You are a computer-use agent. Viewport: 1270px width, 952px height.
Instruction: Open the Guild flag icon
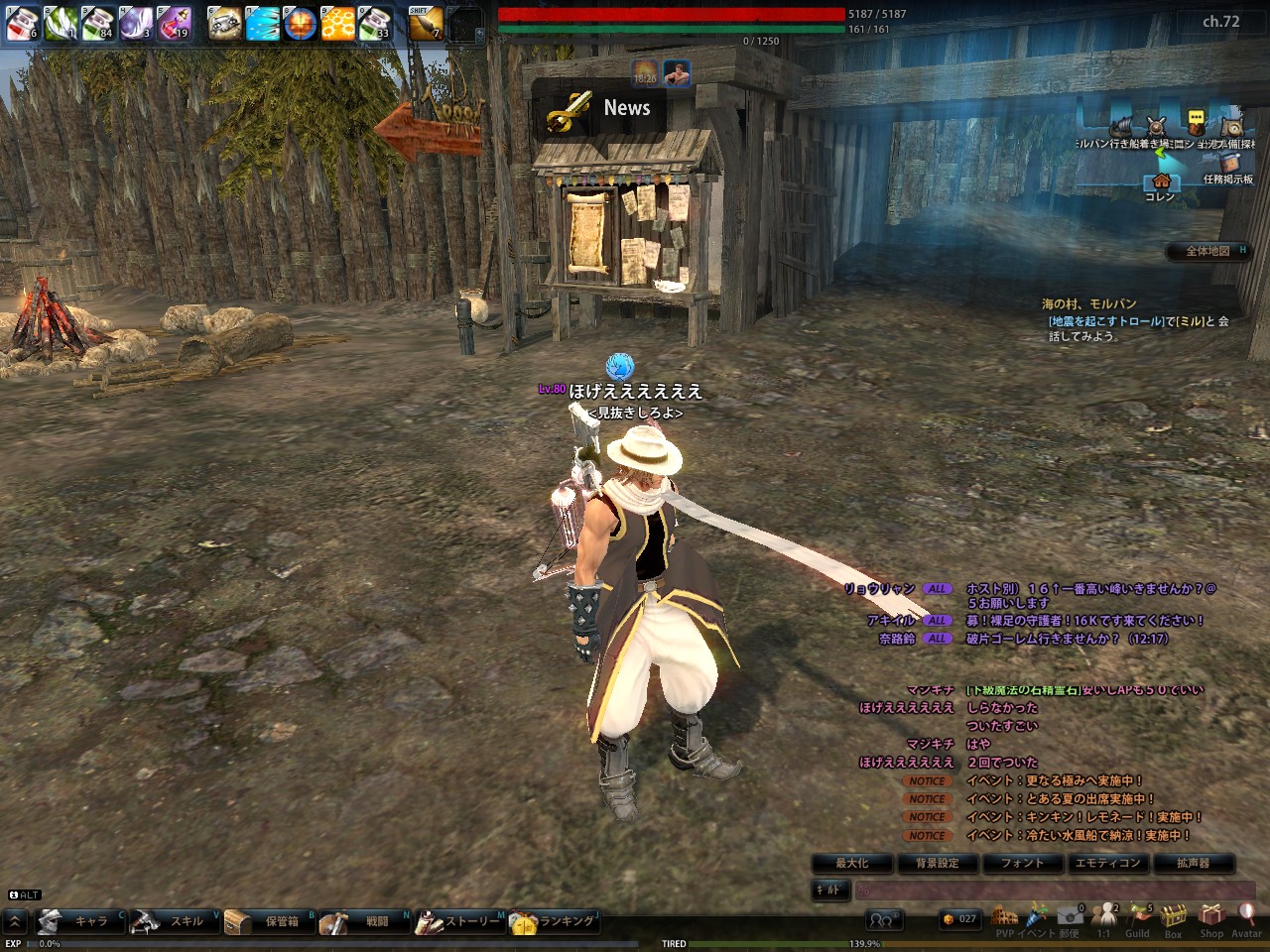click(1138, 918)
